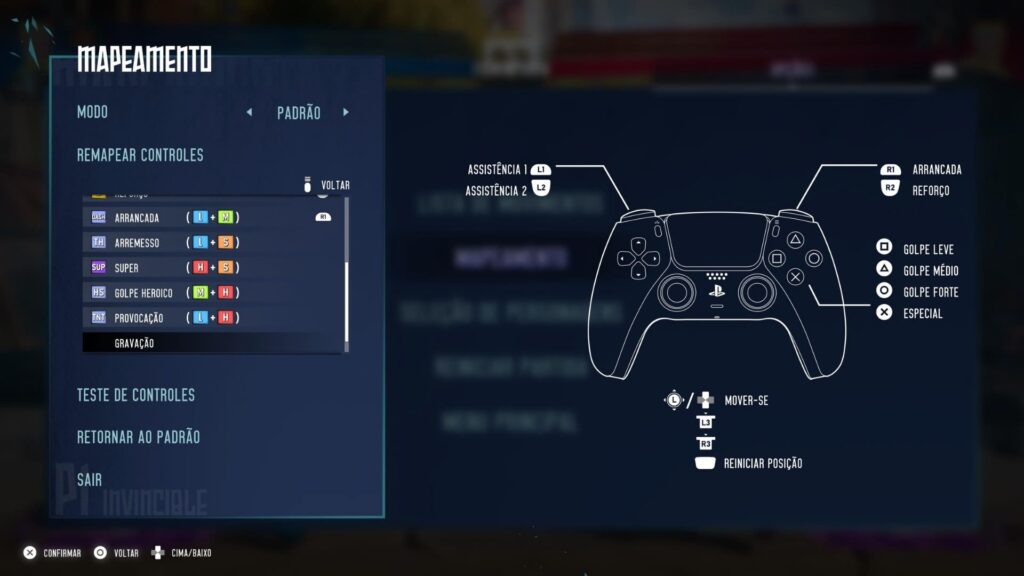The height and width of the screenshot is (576, 1024).
Task: Click the left arrow beside Padrão
Action: [x=249, y=112]
